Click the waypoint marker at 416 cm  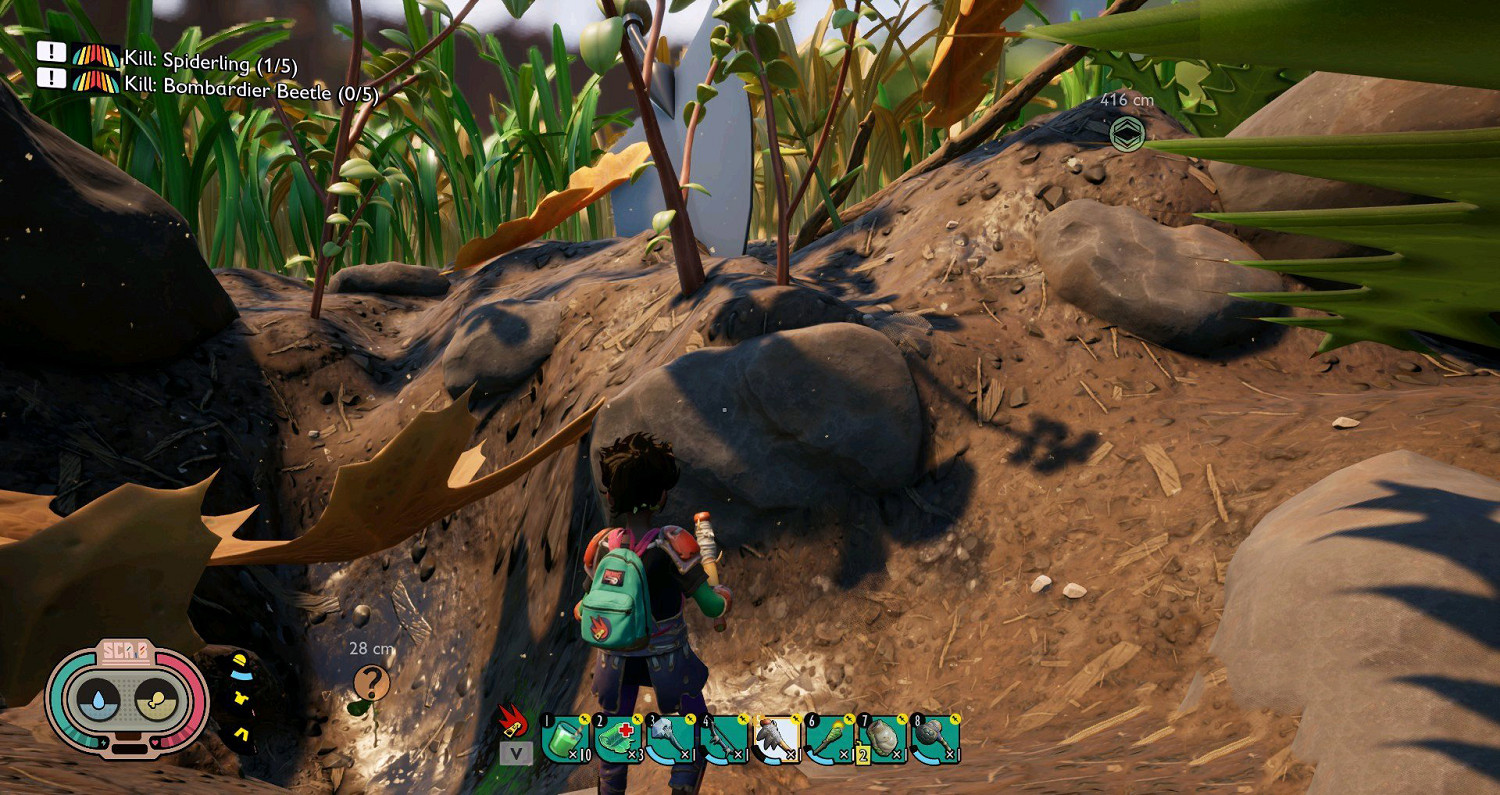(x=1127, y=133)
